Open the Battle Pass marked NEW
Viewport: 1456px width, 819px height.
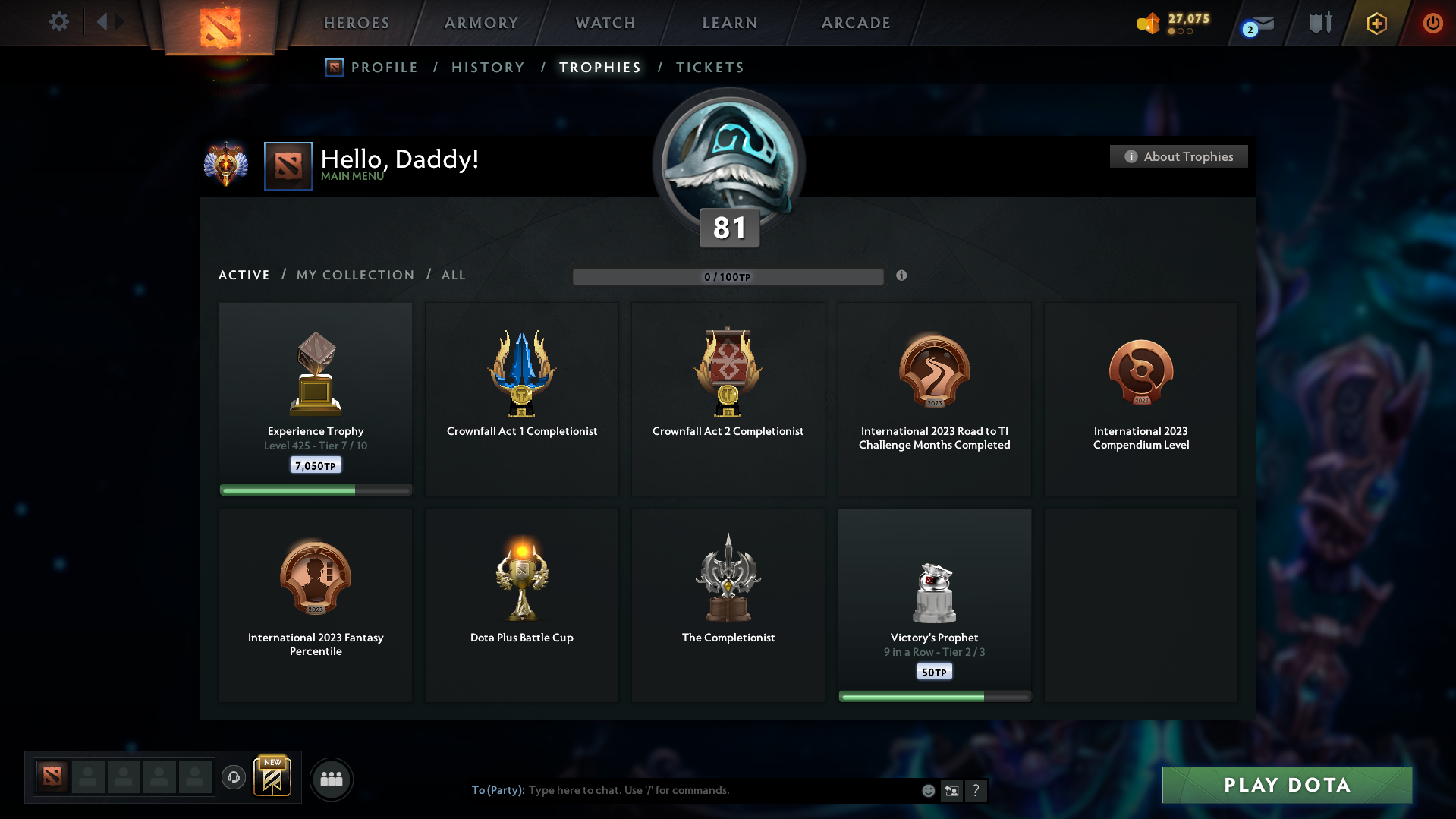pyautogui.click(x=272, y=778)
